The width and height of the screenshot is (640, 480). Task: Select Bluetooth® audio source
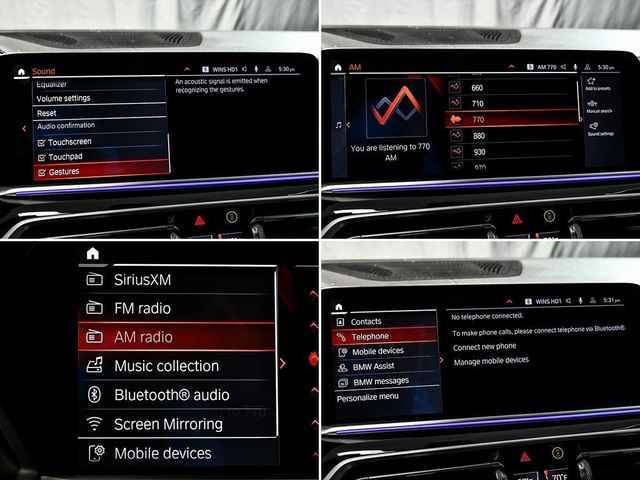[x=171, y=395]
